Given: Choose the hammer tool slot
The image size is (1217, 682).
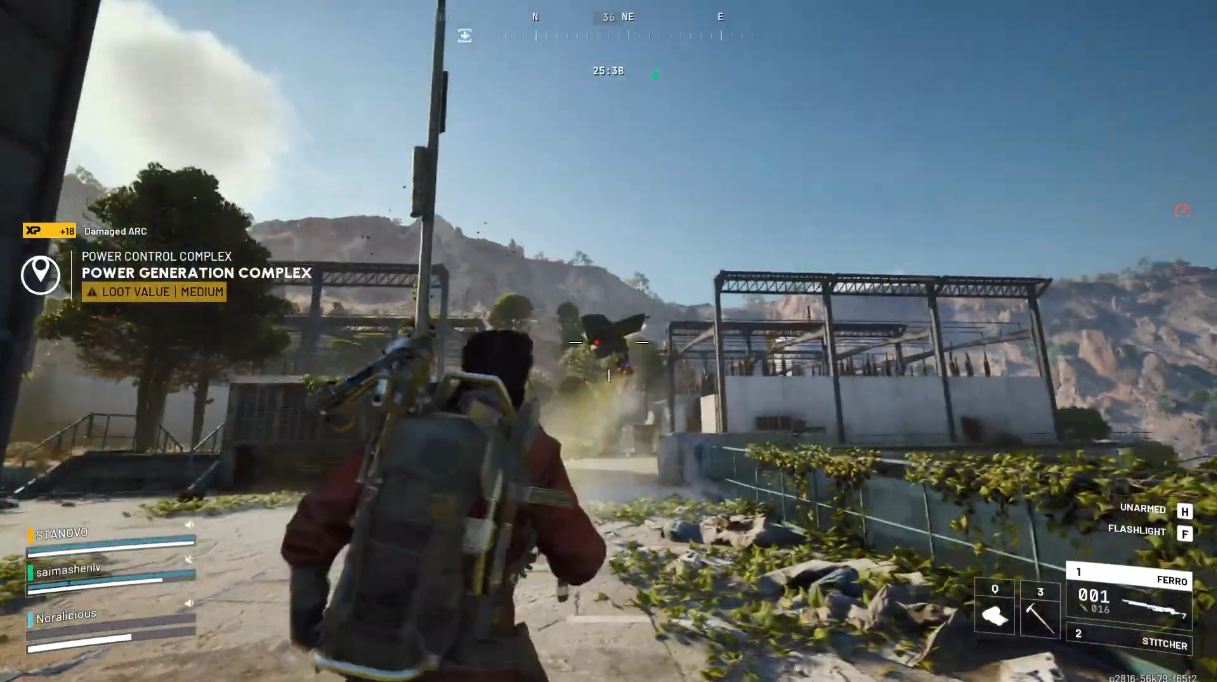Looking at the screenshot, I should [x=1040, y=608].
